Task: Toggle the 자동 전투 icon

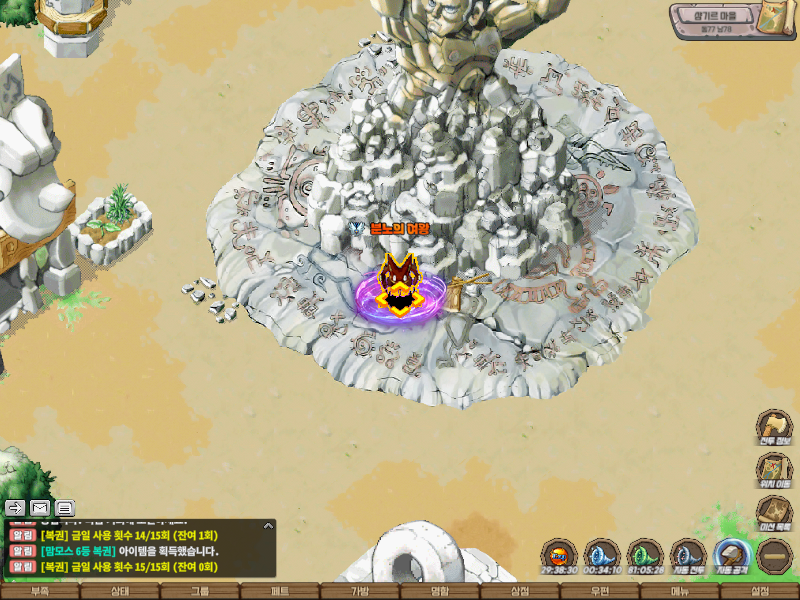Action: point(688,555)
